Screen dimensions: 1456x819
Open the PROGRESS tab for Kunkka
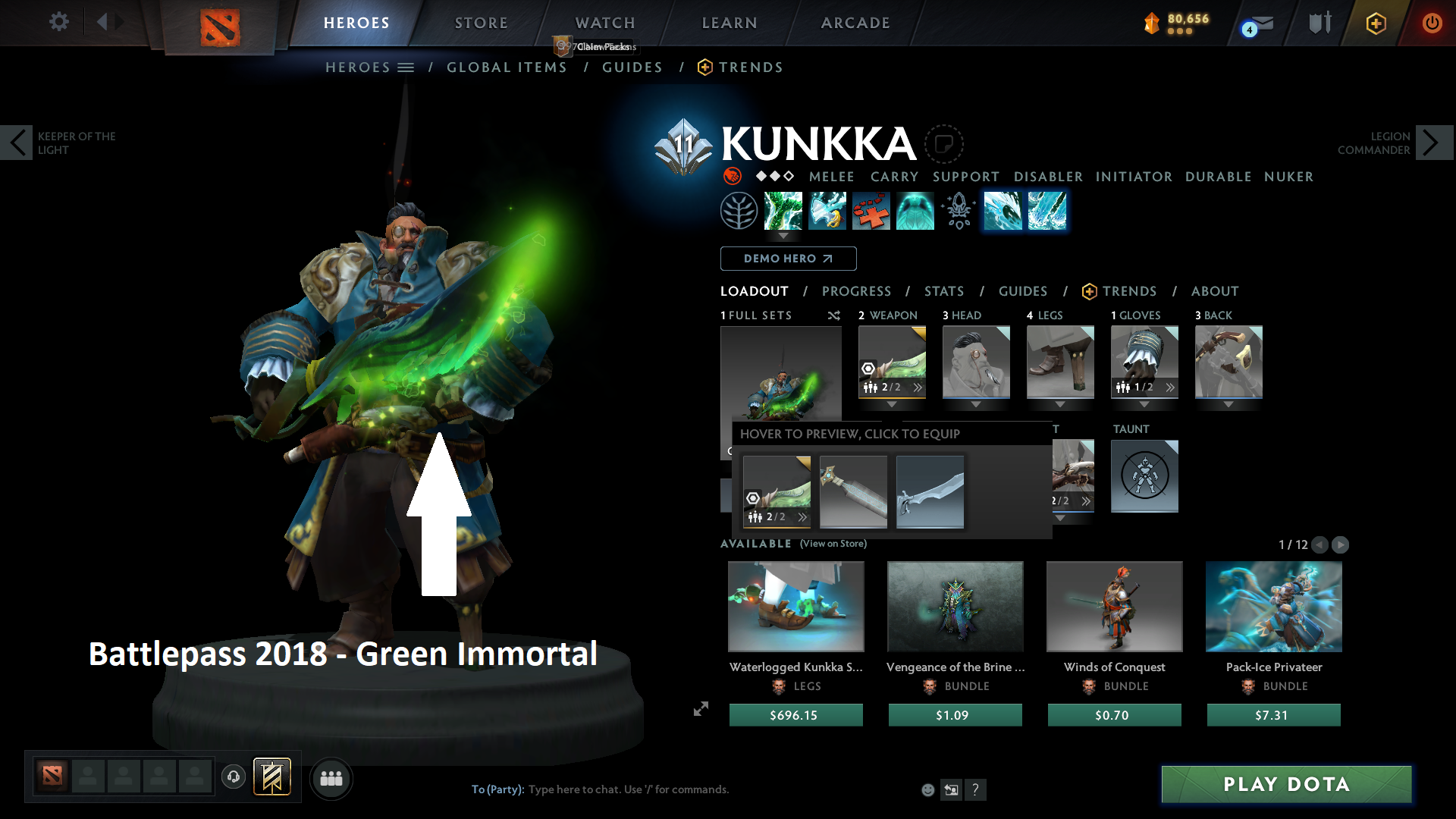pyautogui.click(x=857, y=291)
